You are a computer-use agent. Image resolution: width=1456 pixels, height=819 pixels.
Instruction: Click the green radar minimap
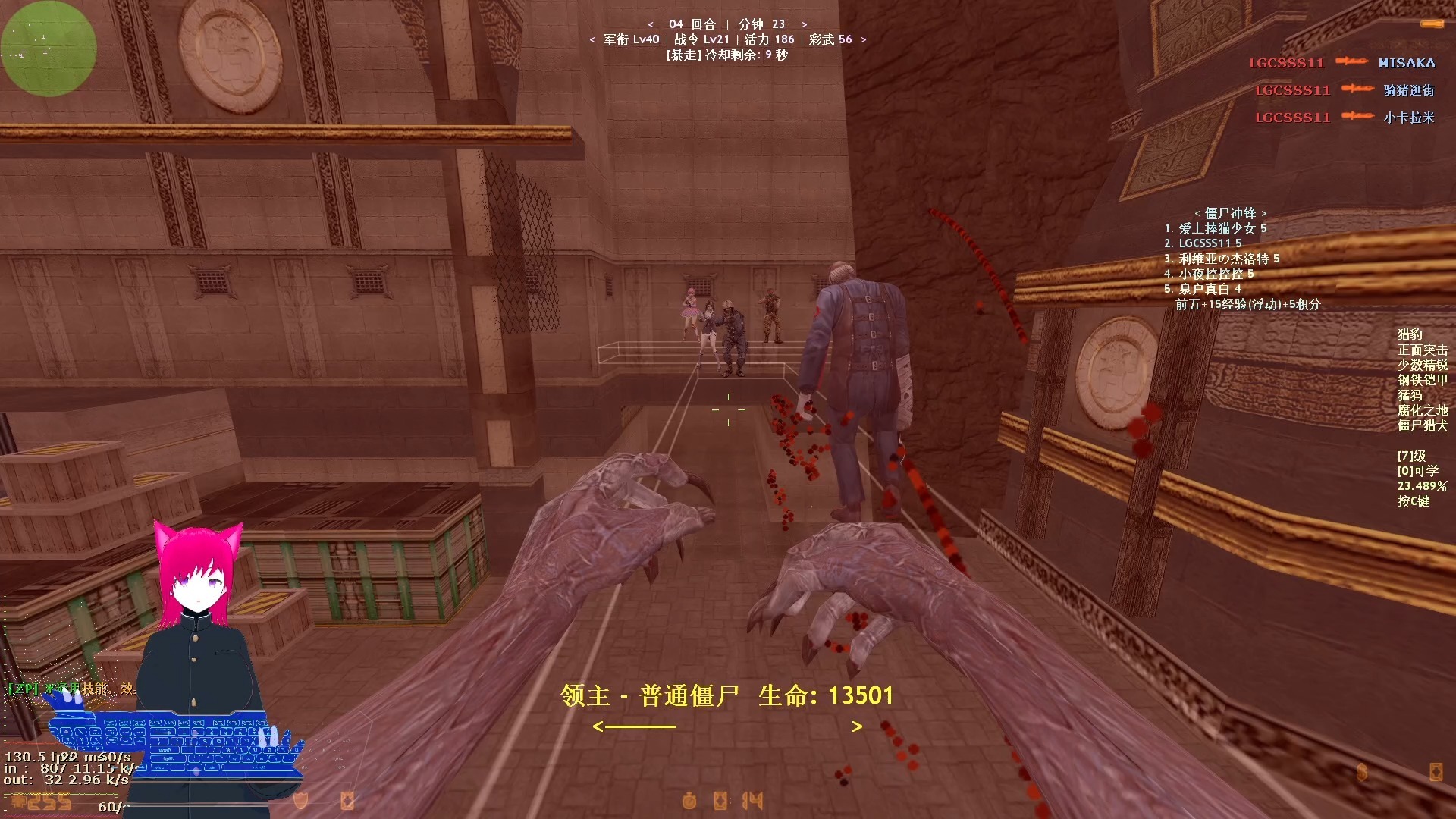(49, 49)
